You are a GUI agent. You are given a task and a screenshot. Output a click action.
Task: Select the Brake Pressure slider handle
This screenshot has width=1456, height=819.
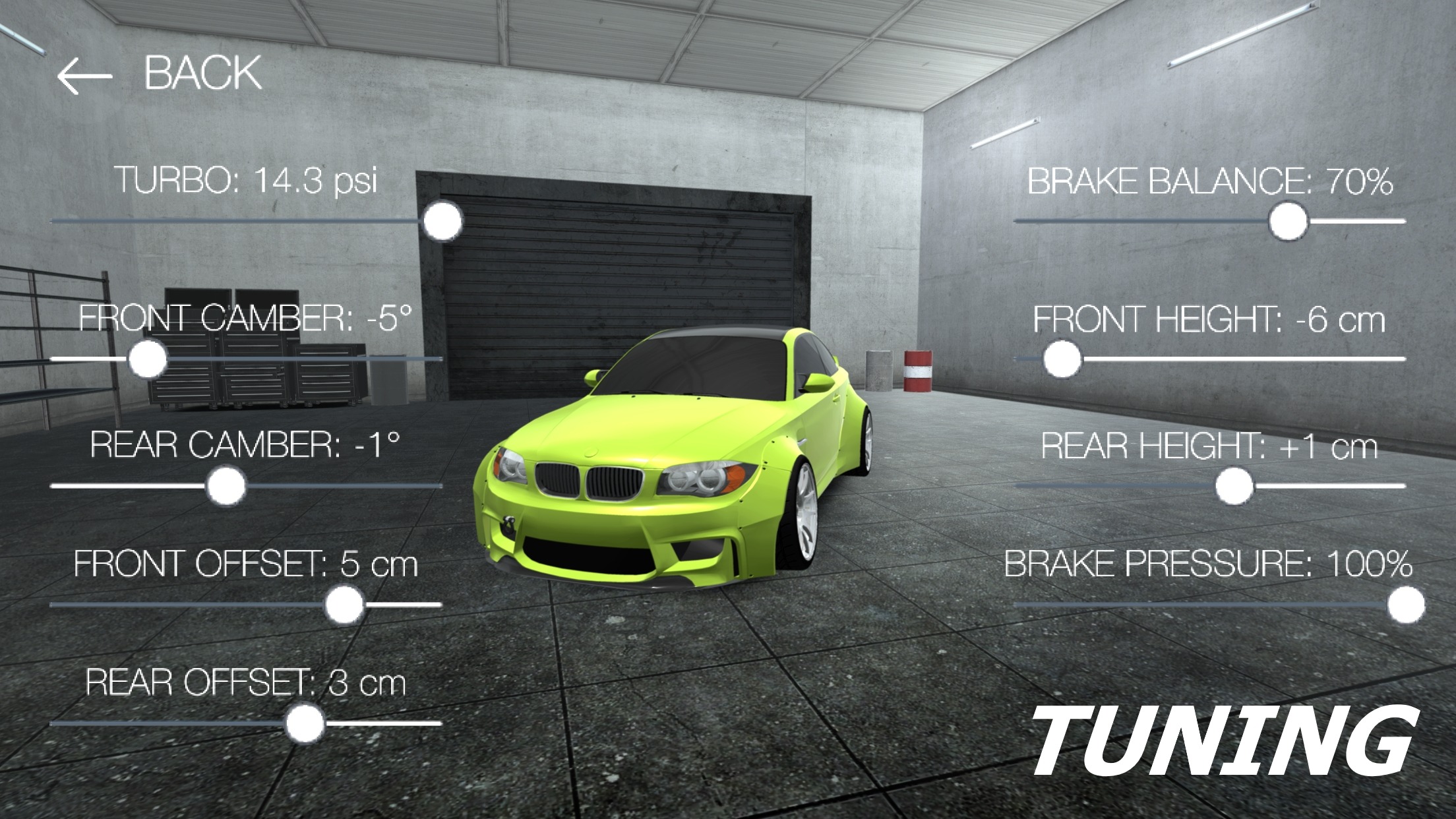[x=1405, y=605]
